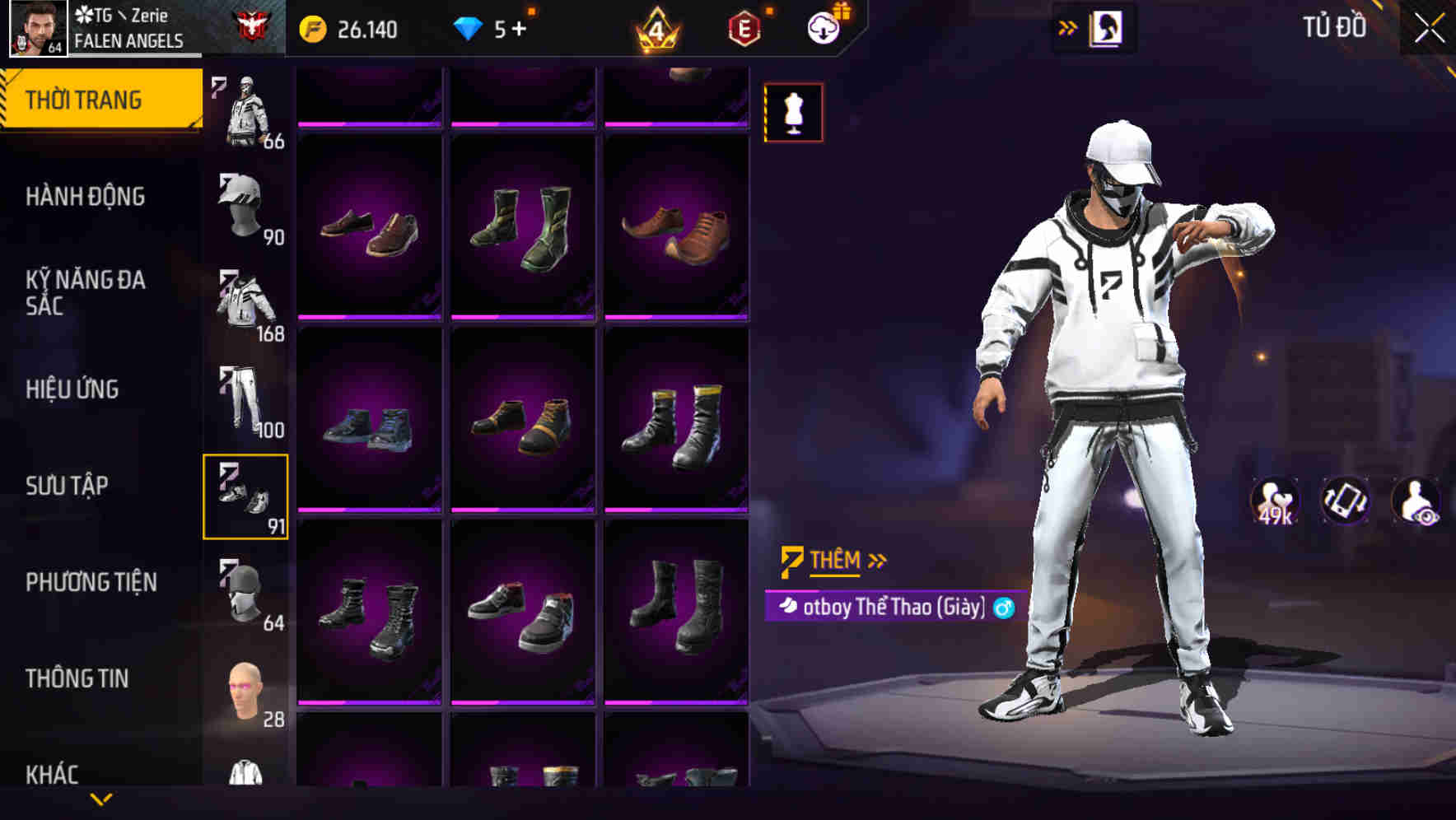This screenshot has height=820, width=1456.
Task: Expand the sidebar with the bottom down chevron
Action: point(101,799)
